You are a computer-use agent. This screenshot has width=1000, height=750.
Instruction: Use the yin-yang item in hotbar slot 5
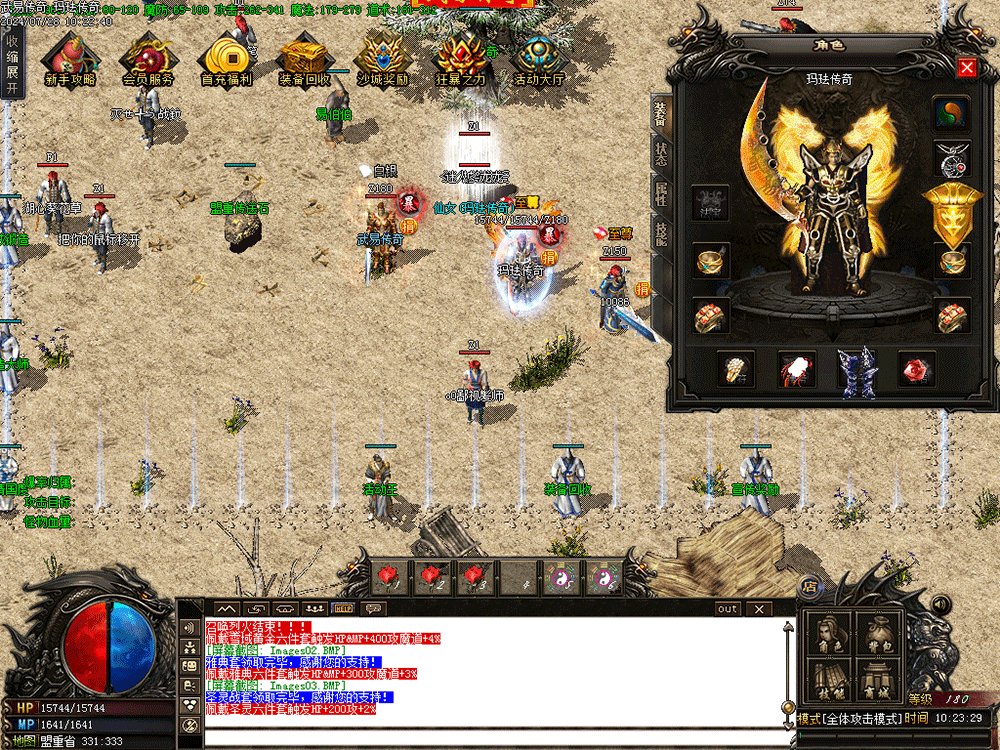pyautogui.click(x=559, y=577)
